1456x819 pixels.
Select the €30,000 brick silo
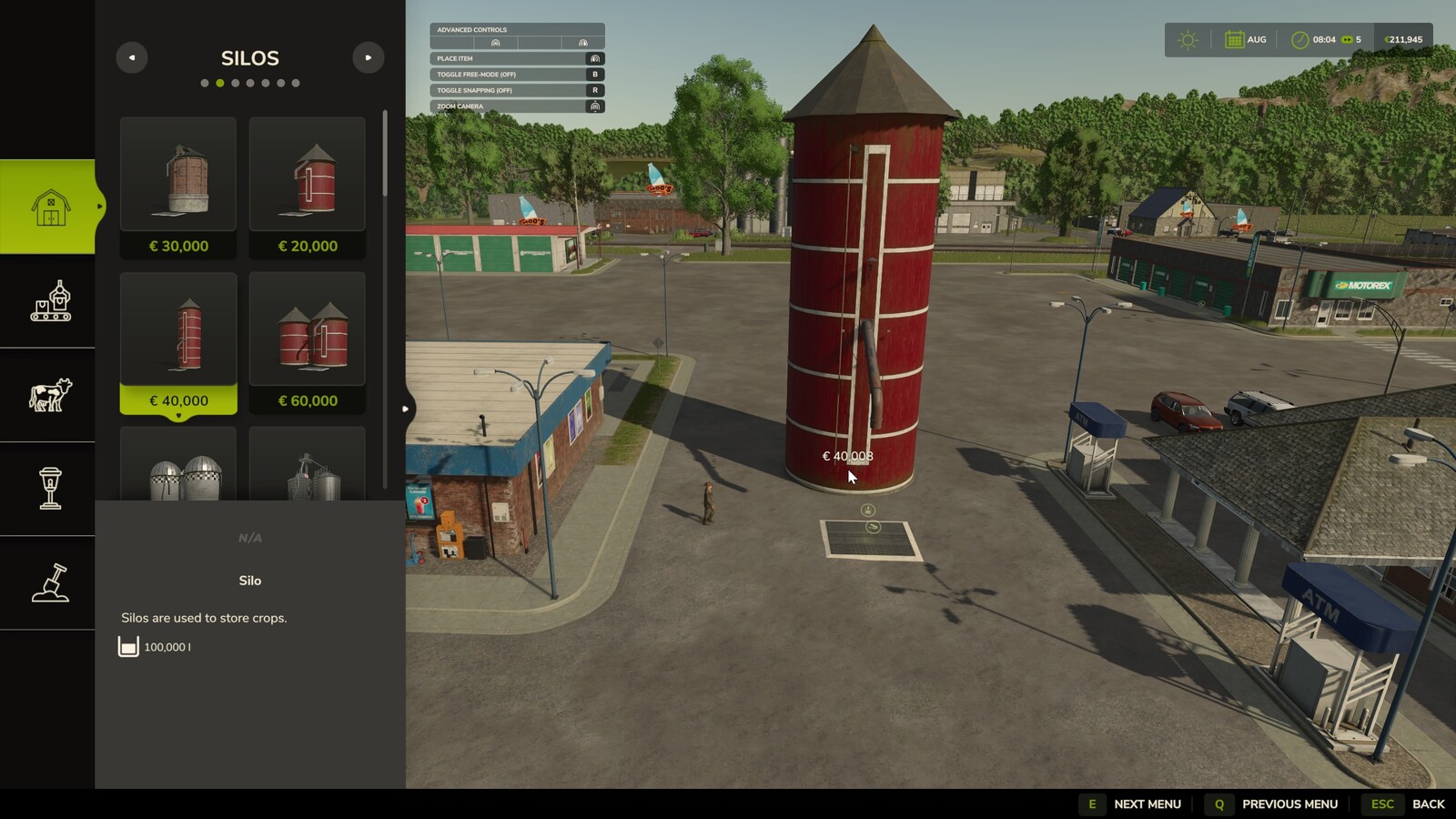(x=178, y=187)
